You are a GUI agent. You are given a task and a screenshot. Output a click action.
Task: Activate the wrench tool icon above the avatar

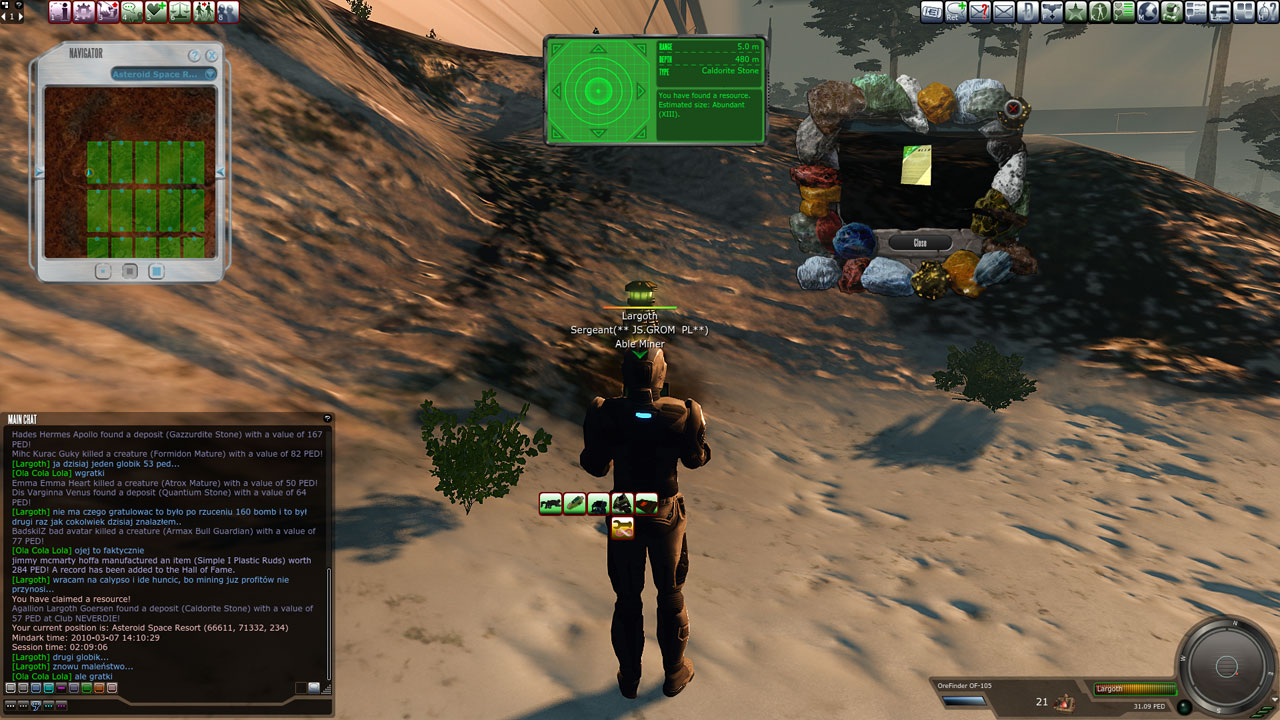(x=622, y=528)
